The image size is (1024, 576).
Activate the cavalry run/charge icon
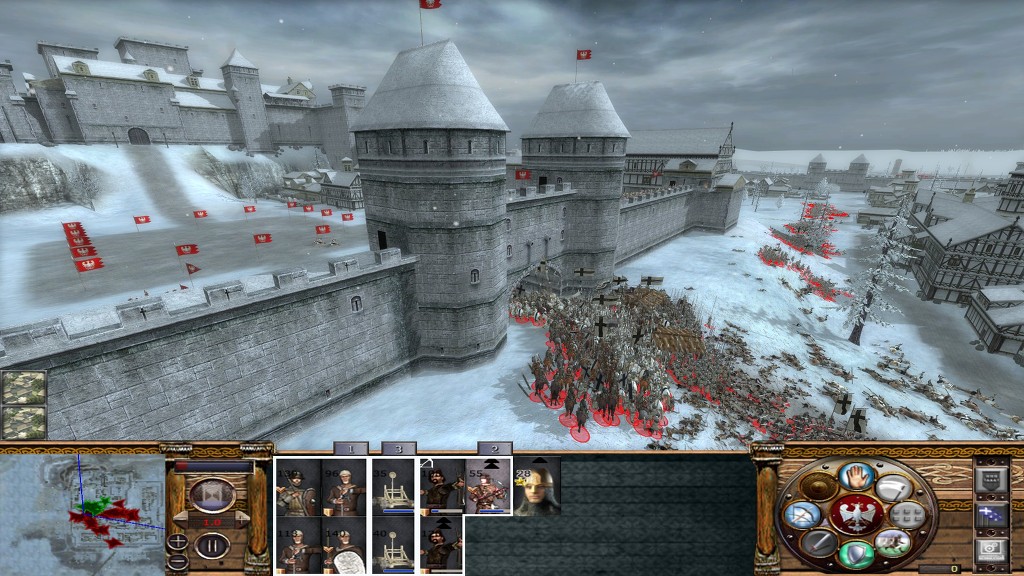[x=893, y=542]
